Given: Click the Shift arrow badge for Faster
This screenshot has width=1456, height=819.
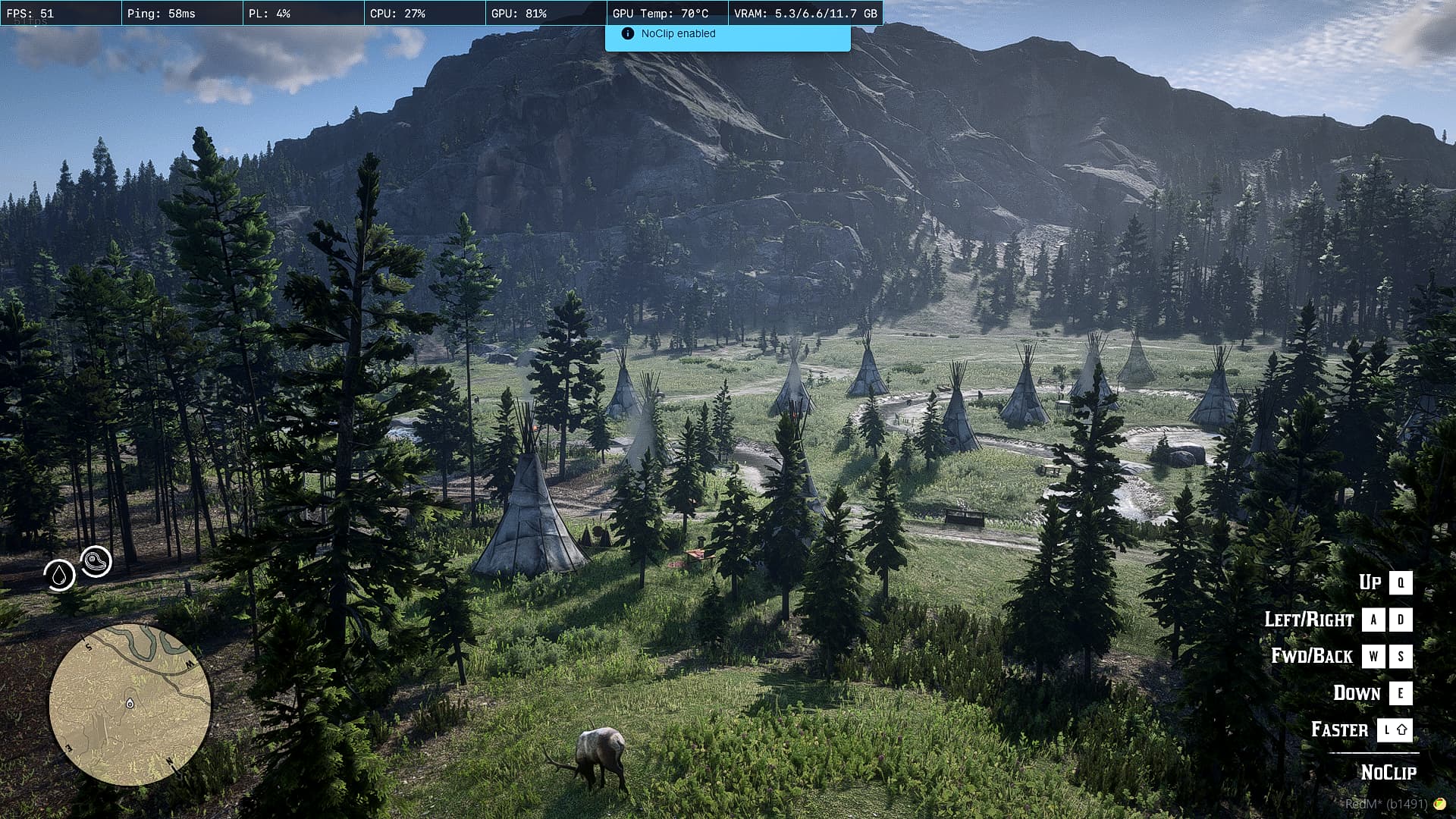Looking at the screenshot, I should [1395, 730].
